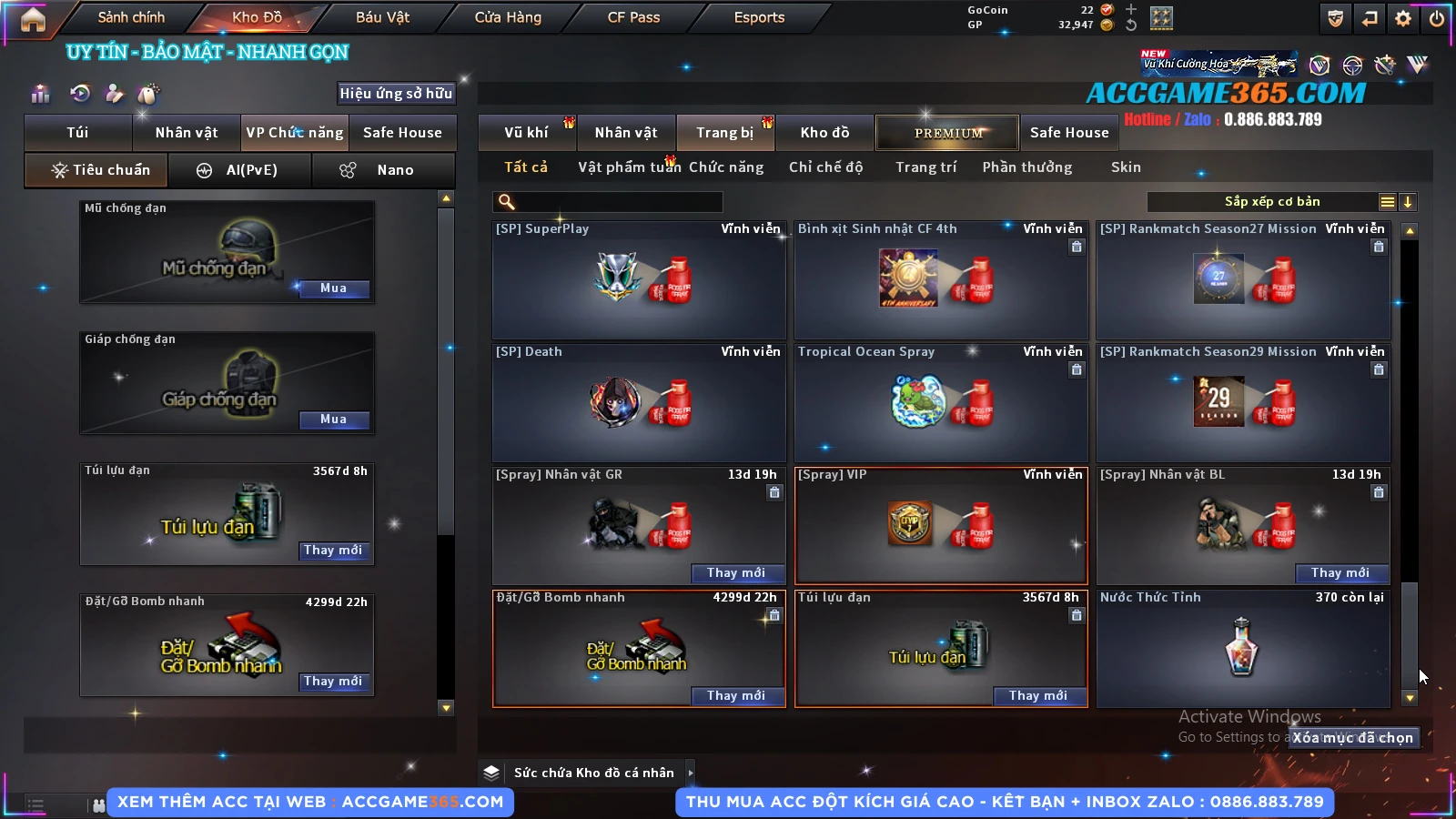Toggle Hiệu ứng sở hữu button
Image resolution: width=1456 pixels, height=819 pixels.
[396, 93]
